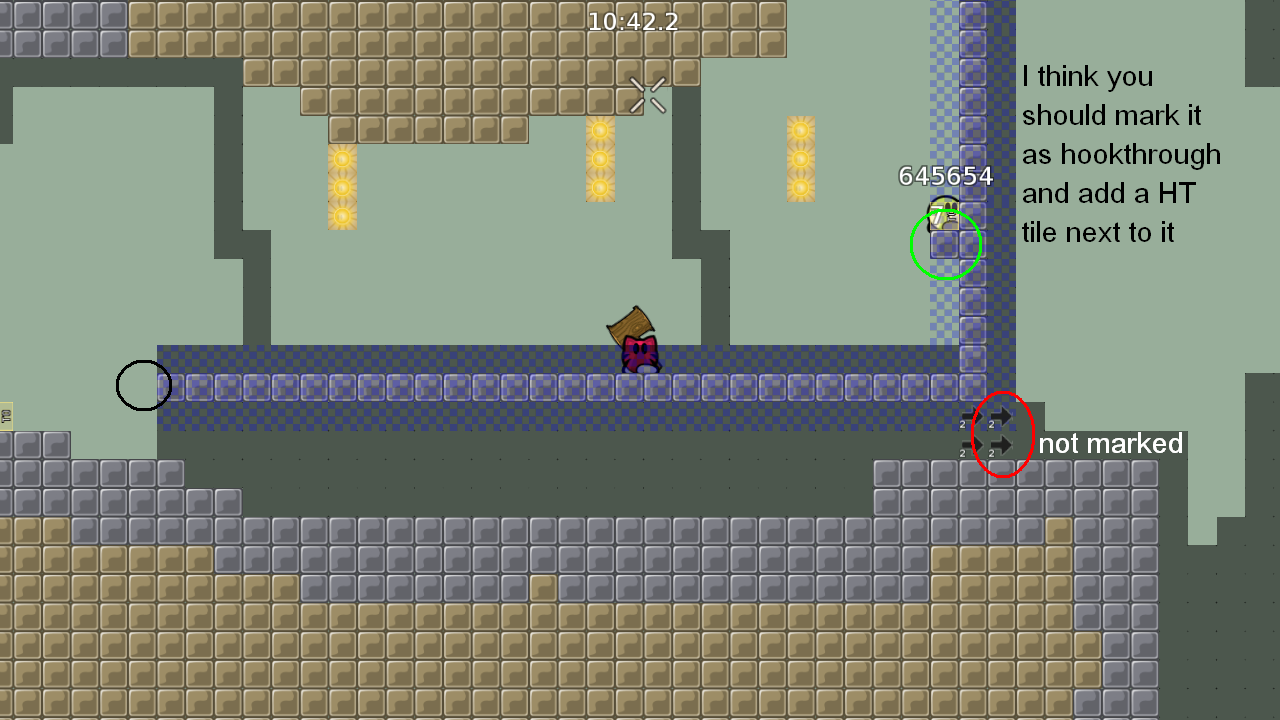Select the red tee character in the center
1280x720 pixels.
click(640, 355)
